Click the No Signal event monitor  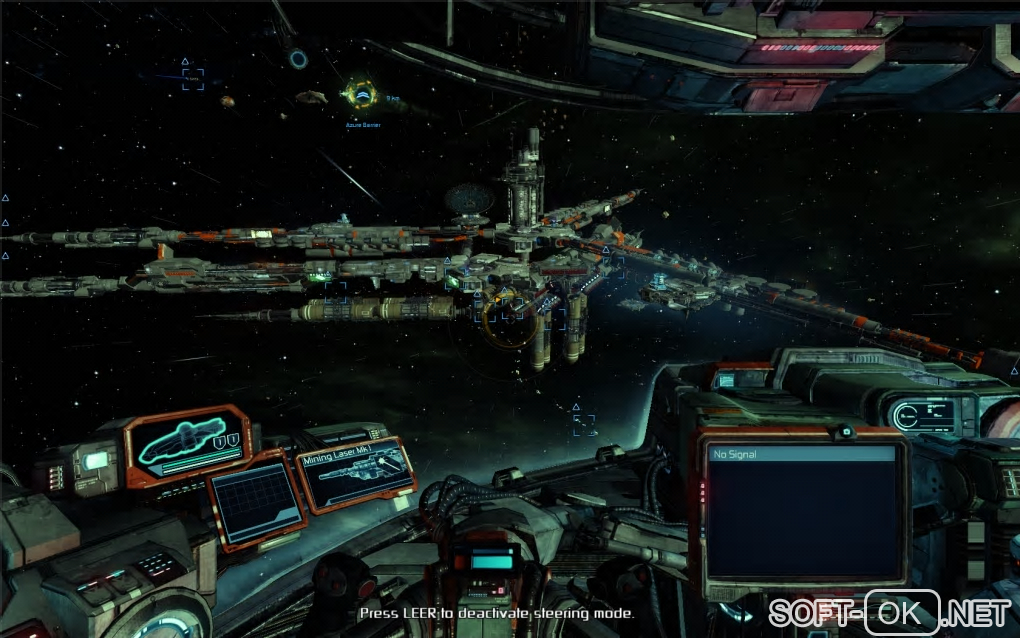[800, 510]
